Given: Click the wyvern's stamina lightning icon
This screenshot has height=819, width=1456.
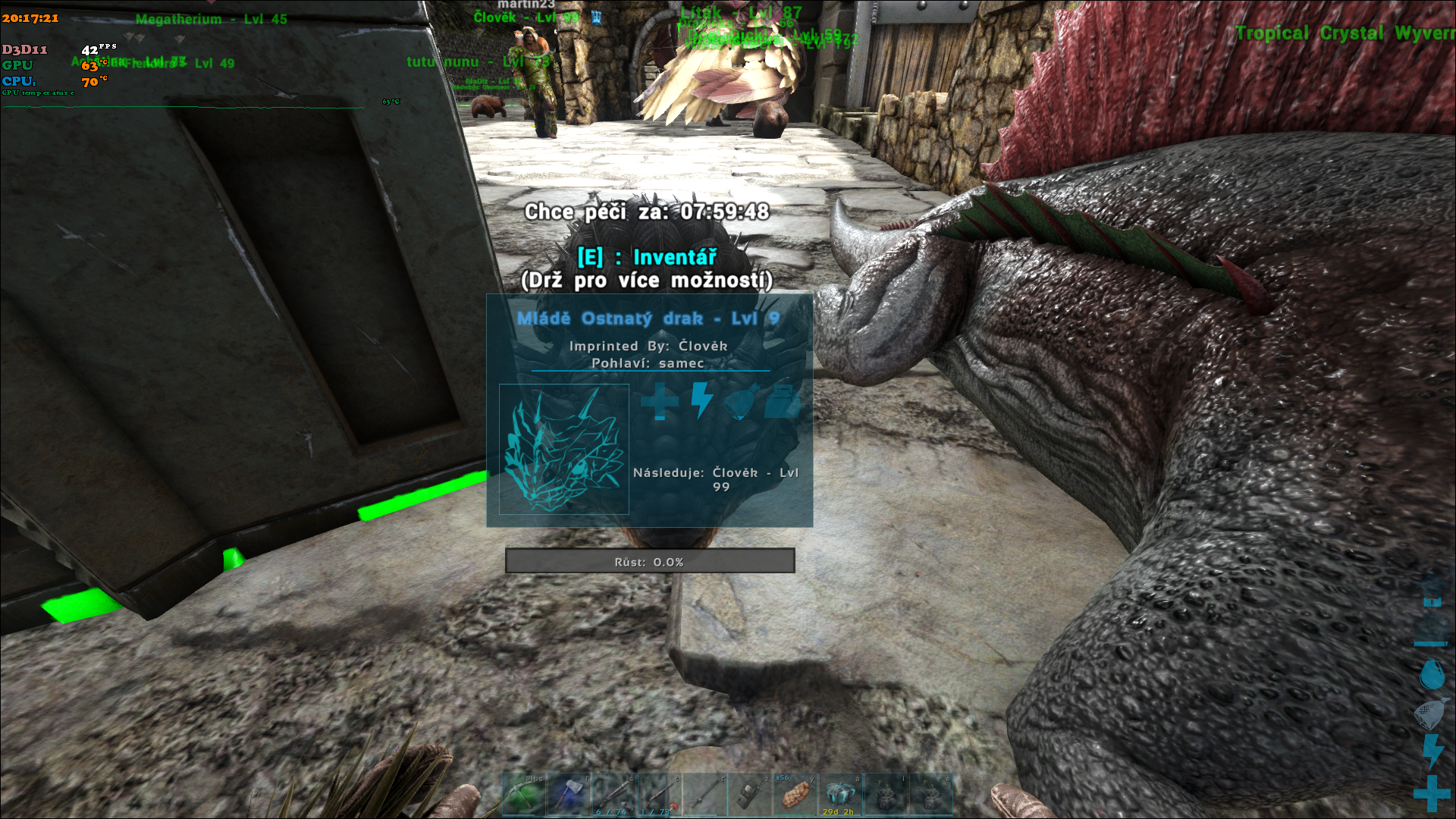Looking at the screenshot, I should [x=702, y=400].
